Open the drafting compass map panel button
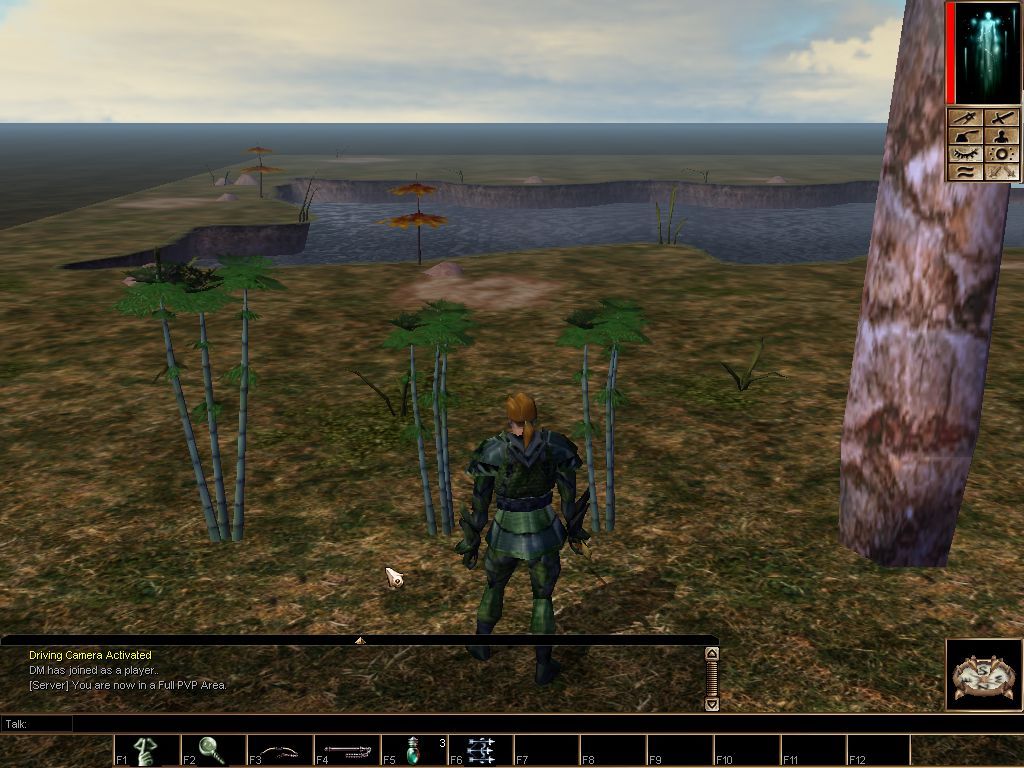This screenshot has height=768, width=1024. coord(966,118)
